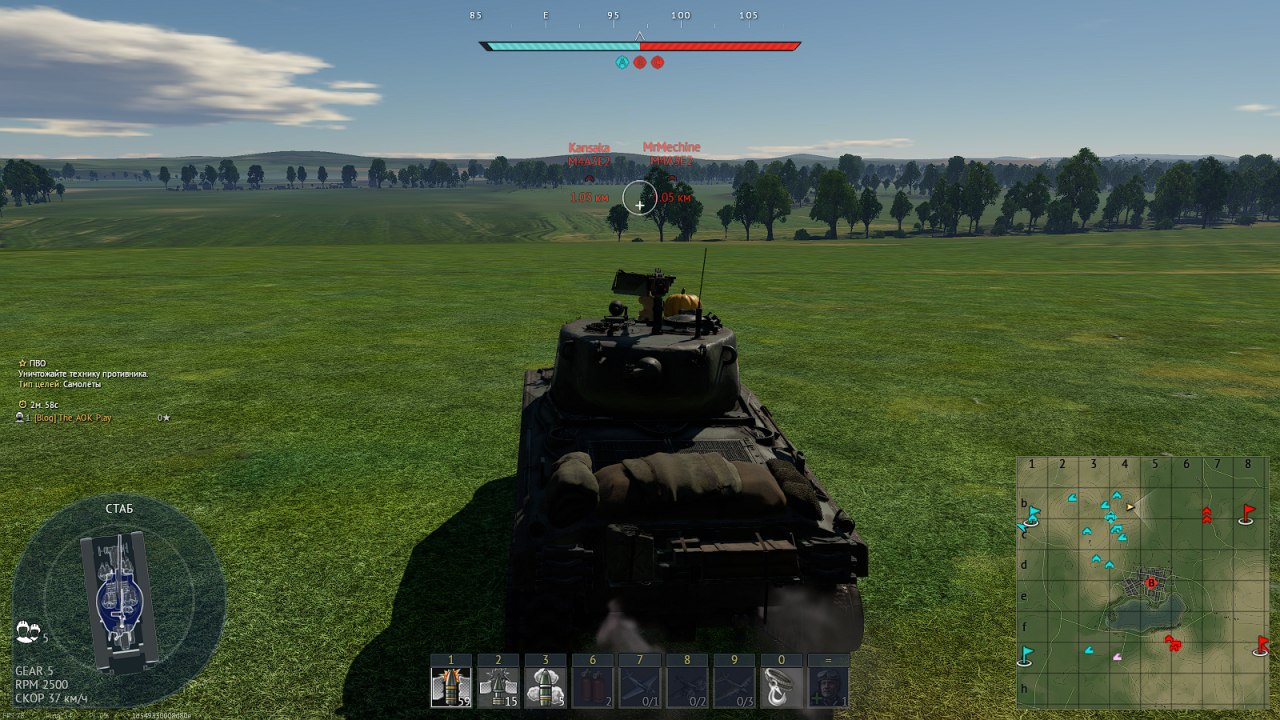Click the capture point B marker on minimap
This screenshot has height=720, width=1280.
pyautogui.click(x=1151, y=582)
